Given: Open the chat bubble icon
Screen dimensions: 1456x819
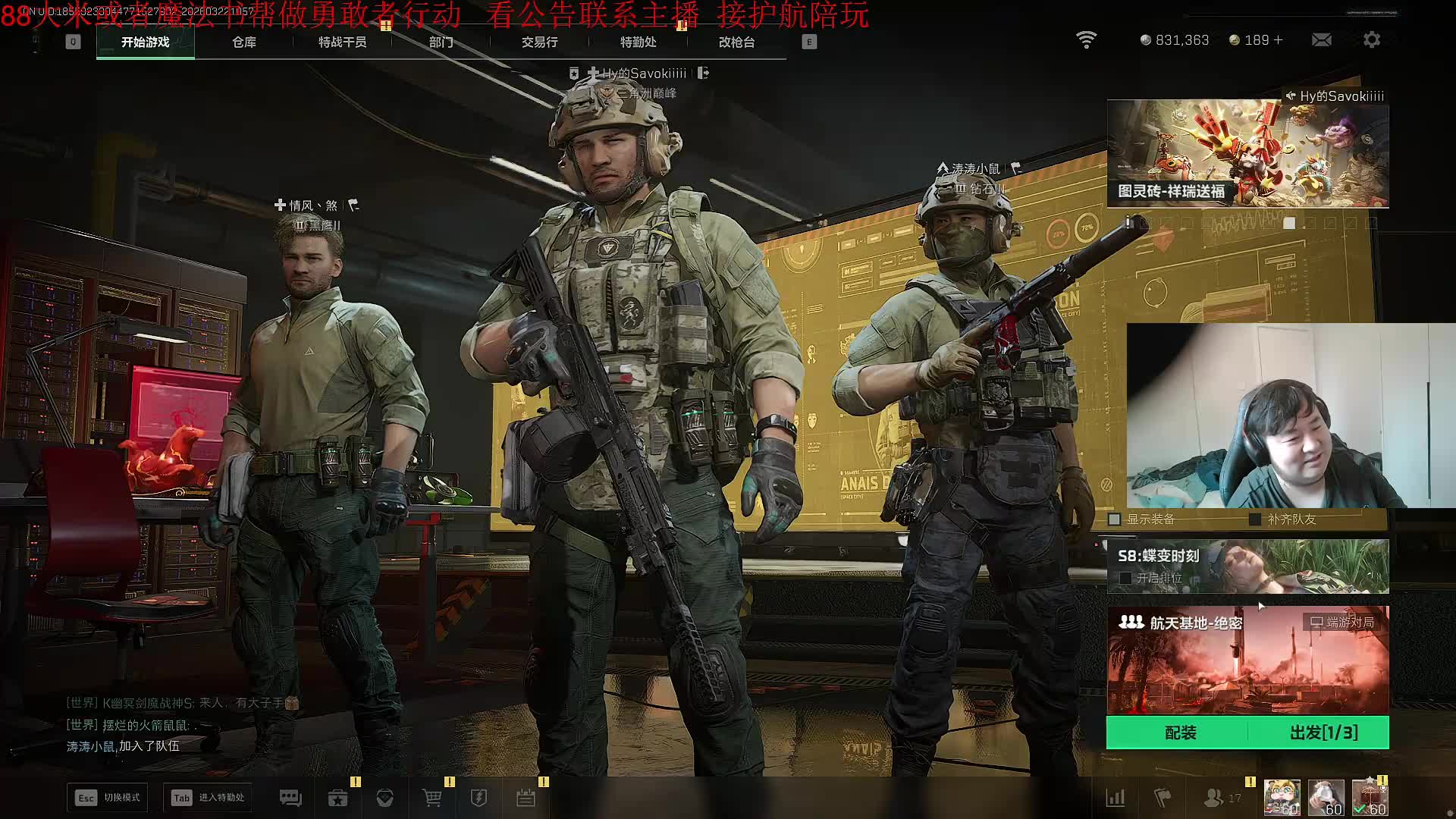Looking at the screenshot, I should point(290,798).
